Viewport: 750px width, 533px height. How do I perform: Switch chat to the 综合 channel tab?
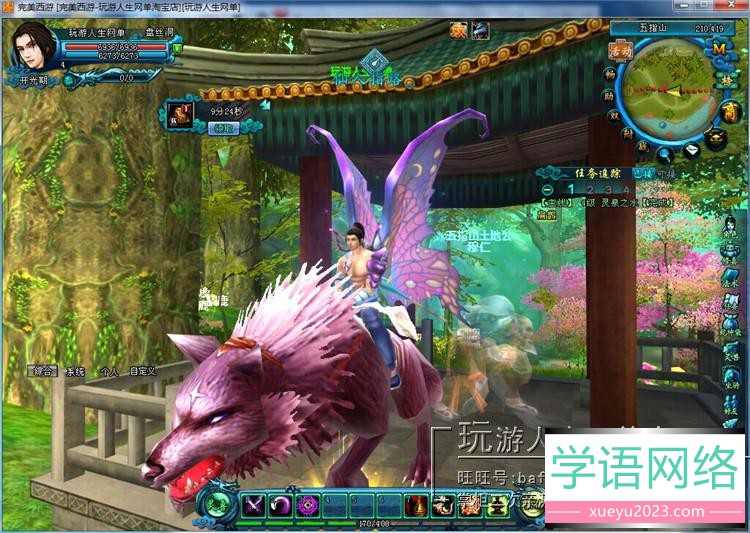point(43,371)
